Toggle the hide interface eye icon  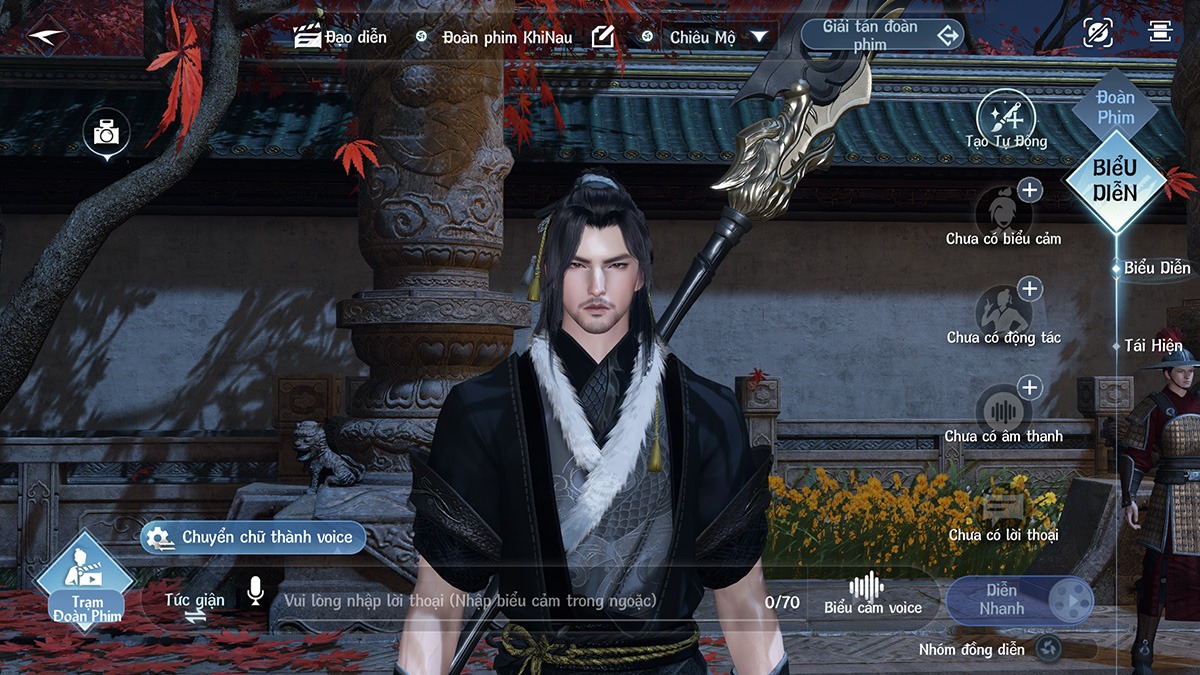pyautogui.click(x=1097, y=33)
